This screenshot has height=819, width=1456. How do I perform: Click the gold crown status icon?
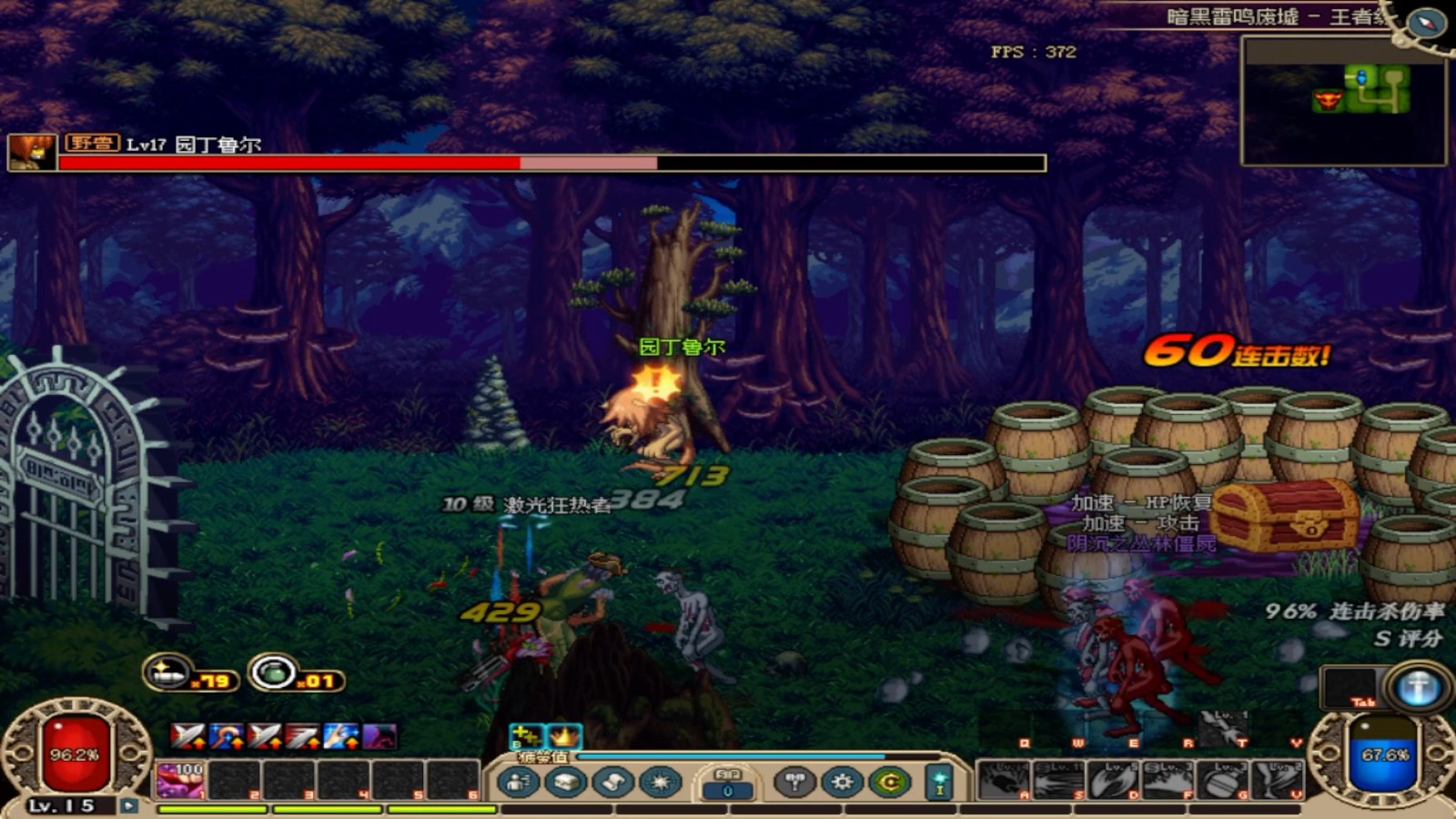pos(563,735)
